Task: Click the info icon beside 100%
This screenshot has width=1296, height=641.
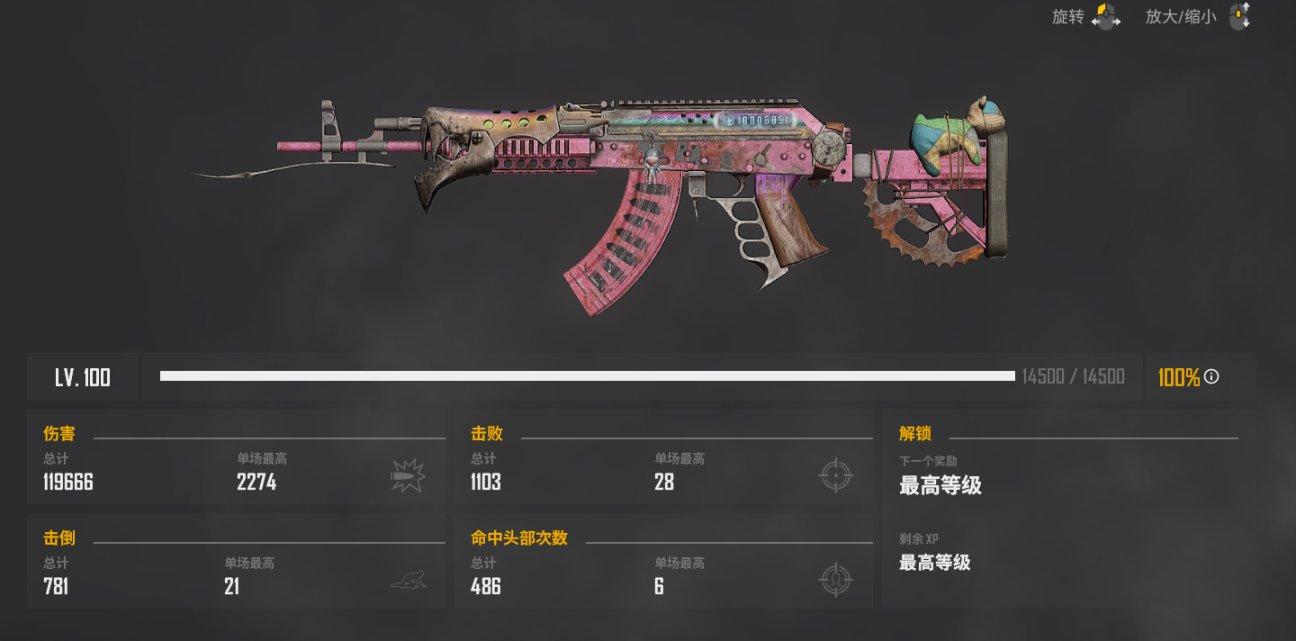Action: coord(1211,377)
